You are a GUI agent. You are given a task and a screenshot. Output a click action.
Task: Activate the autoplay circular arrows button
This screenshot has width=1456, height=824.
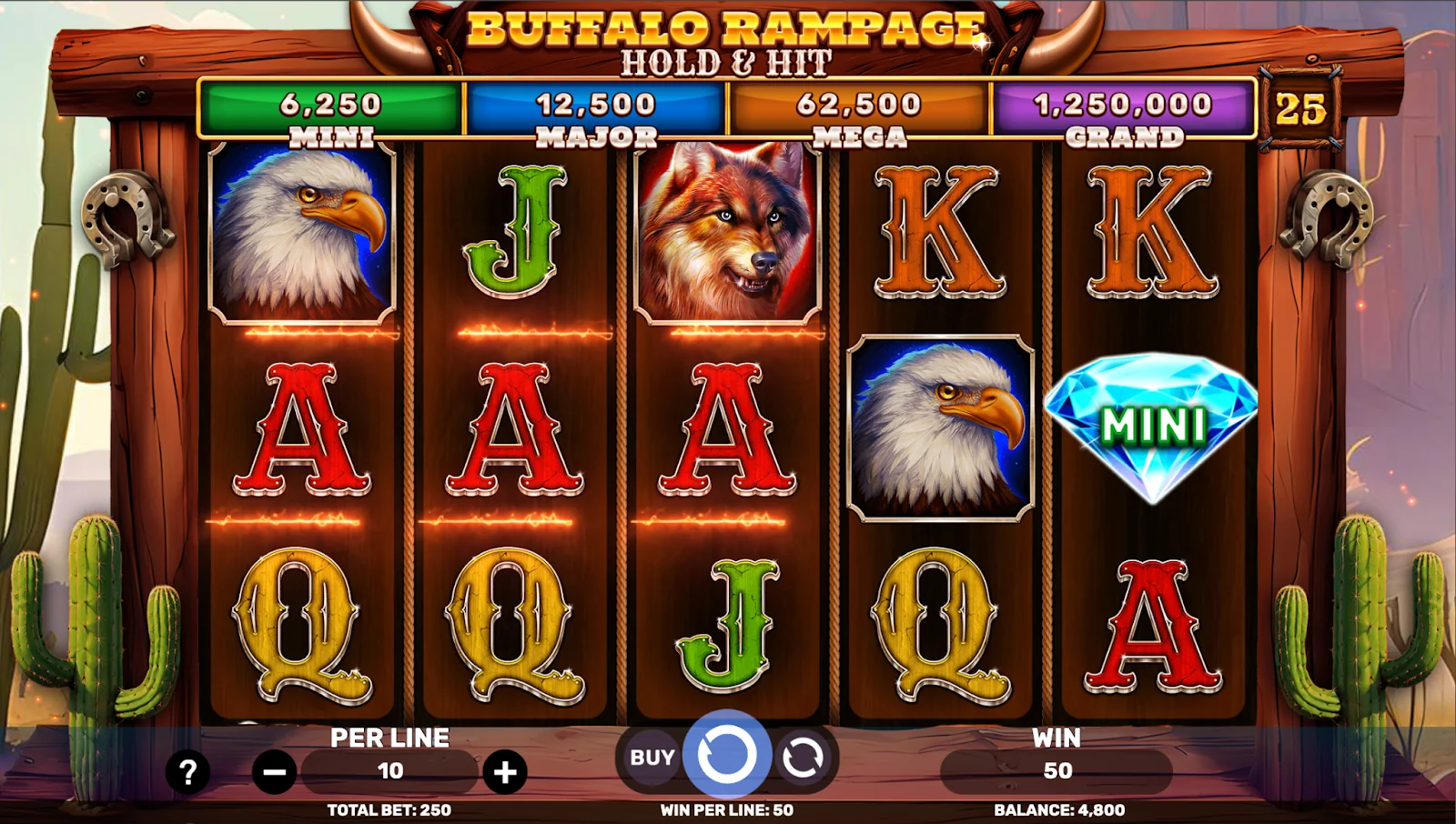[x=802, y=757]
